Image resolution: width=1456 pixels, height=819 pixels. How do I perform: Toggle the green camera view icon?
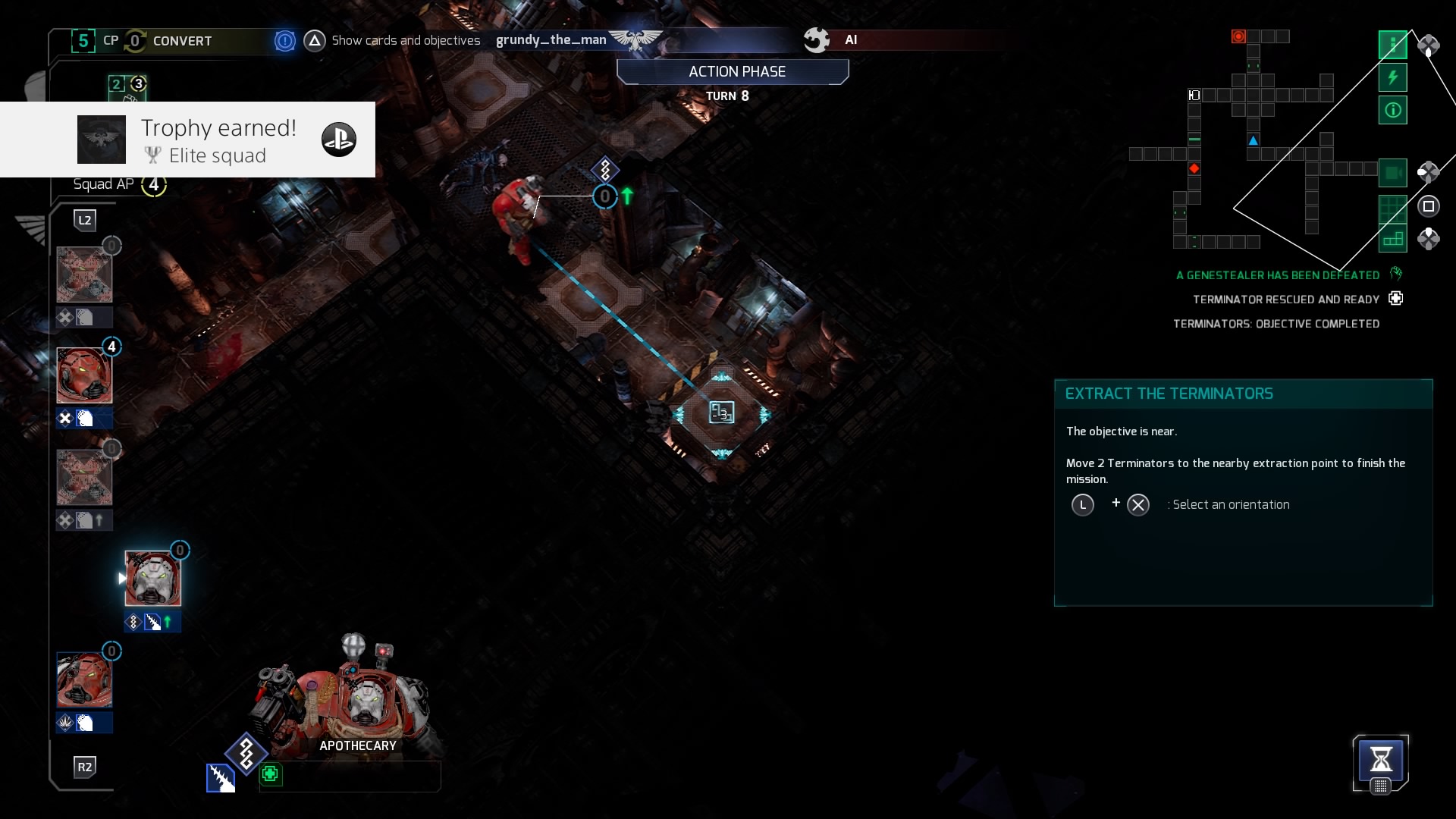[1392, 173]
